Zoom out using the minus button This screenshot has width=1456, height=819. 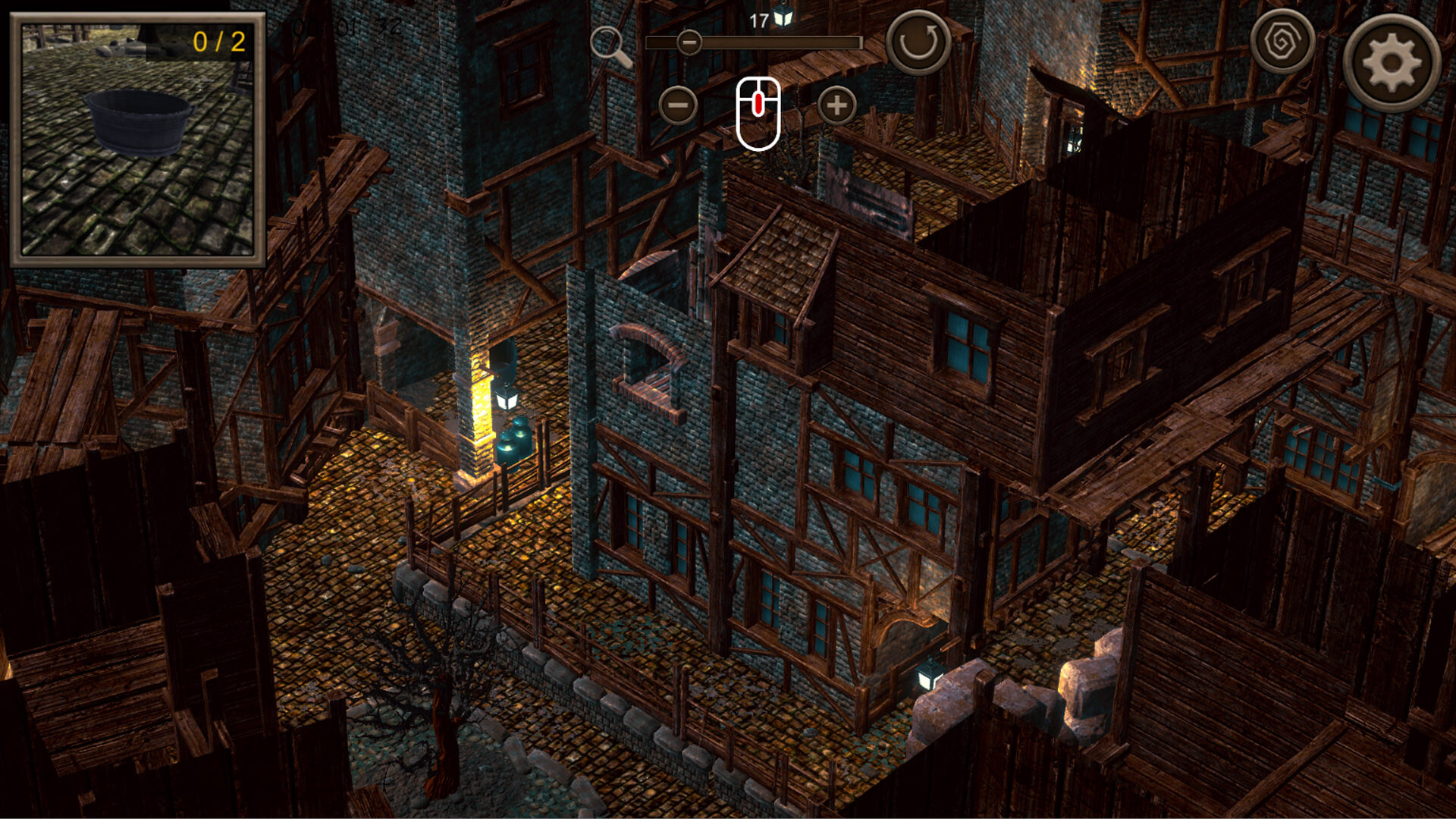click(679, 104)
